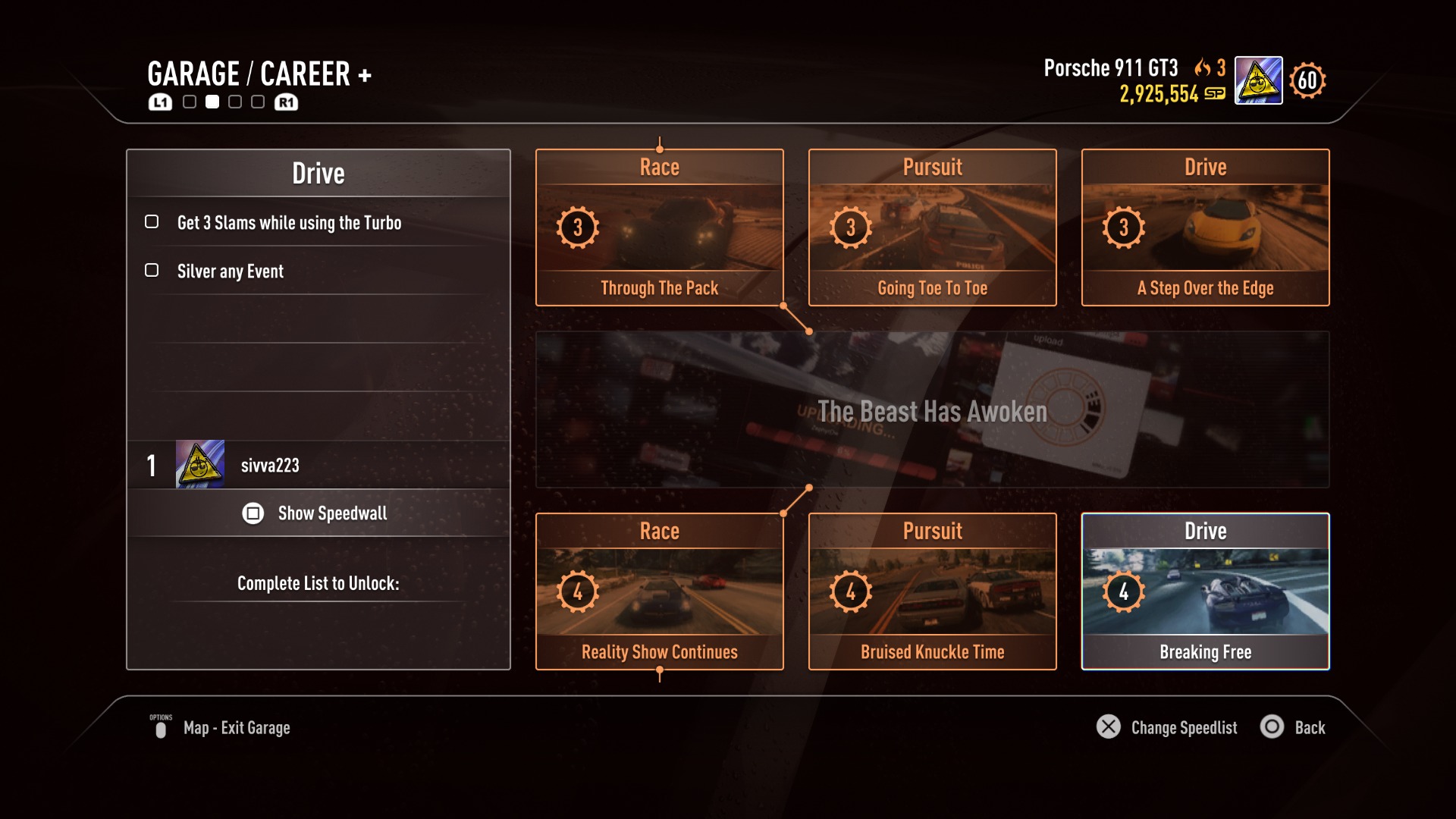This screenshot has width=1456, height=819.
Task: Choose the Bruised Knuckle Time pursuit tile
Action: click(932, 591)
